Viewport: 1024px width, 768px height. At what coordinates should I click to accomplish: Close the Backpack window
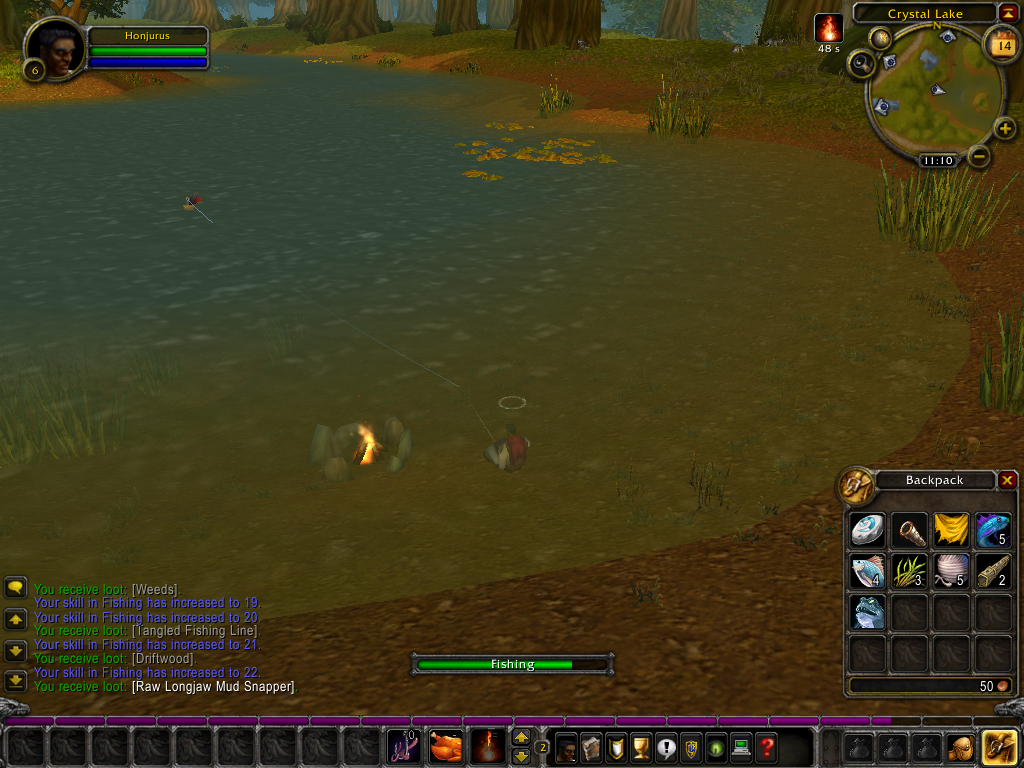(1007, 480)
